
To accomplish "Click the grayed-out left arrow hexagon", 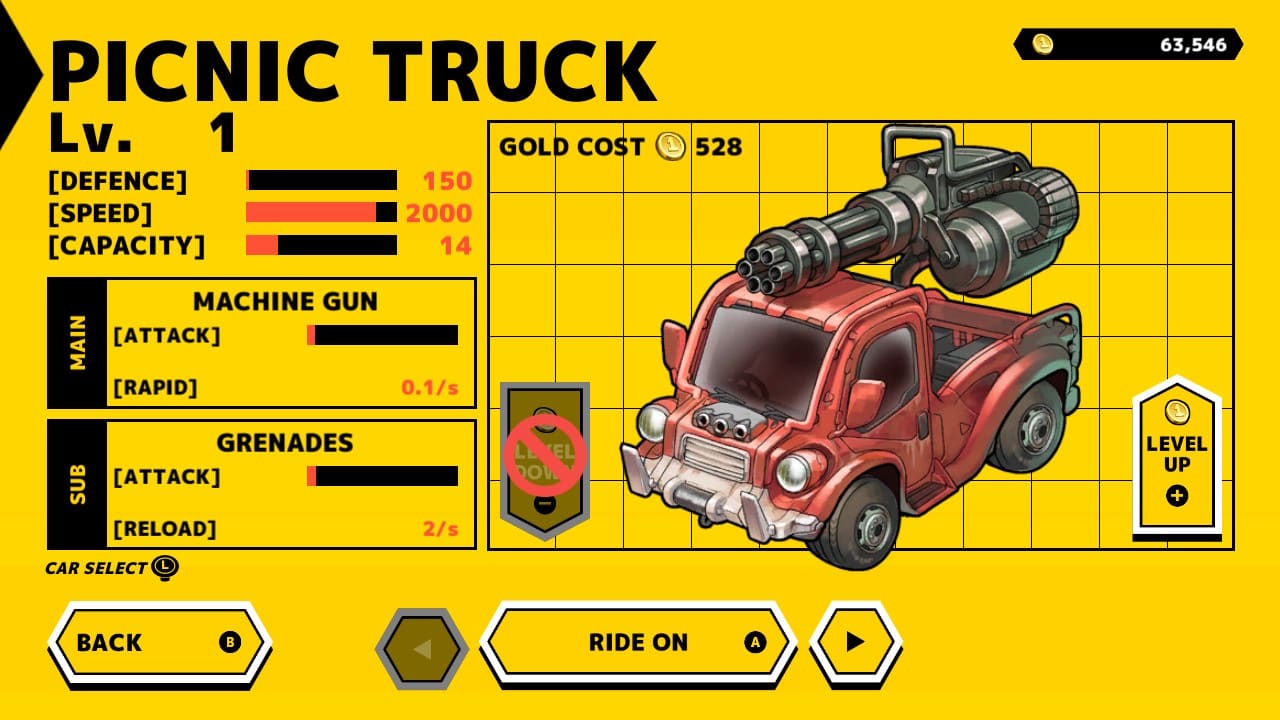I will (424, 646).
